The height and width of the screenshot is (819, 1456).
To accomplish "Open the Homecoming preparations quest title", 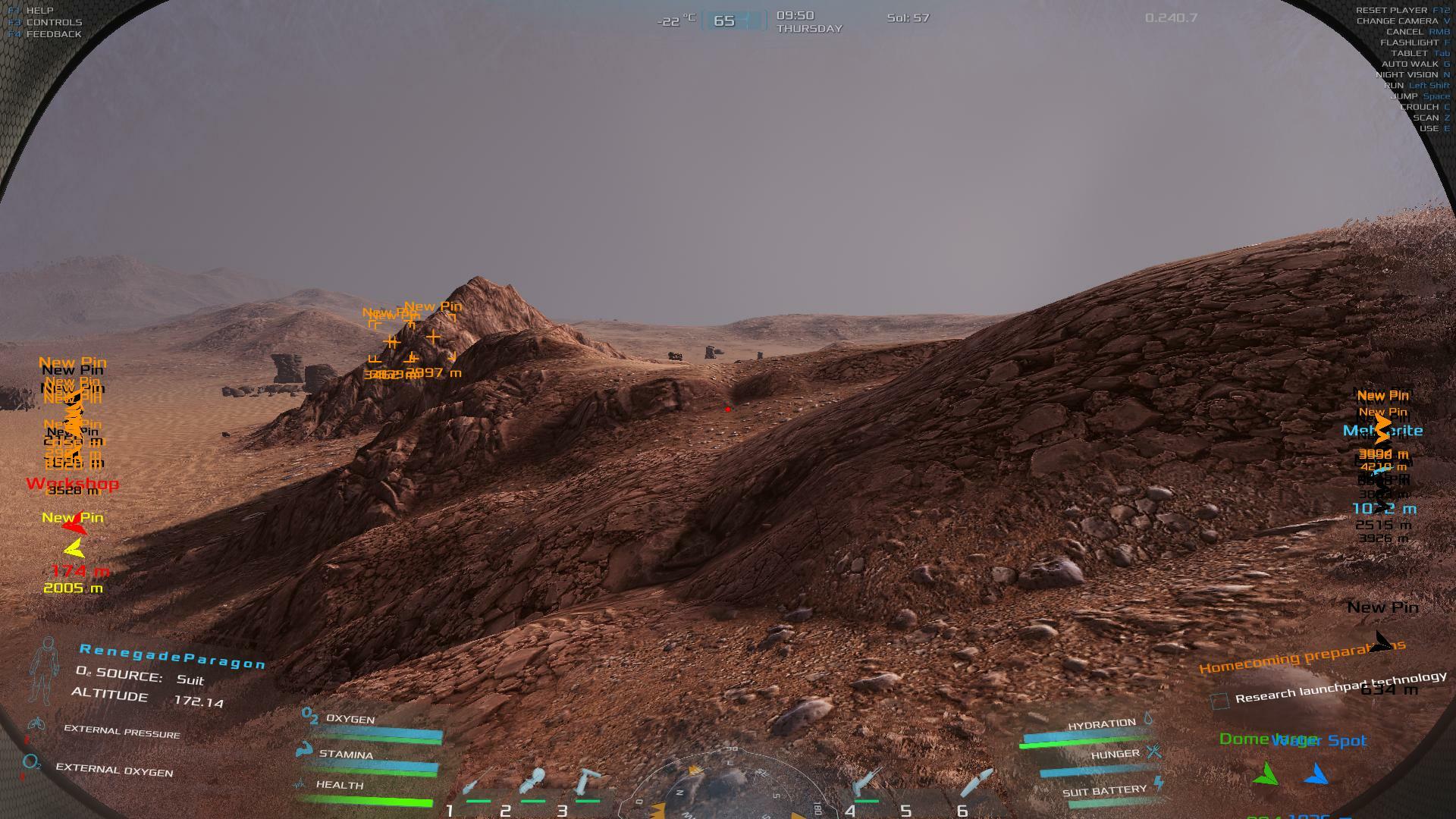I will point(1301,657).
